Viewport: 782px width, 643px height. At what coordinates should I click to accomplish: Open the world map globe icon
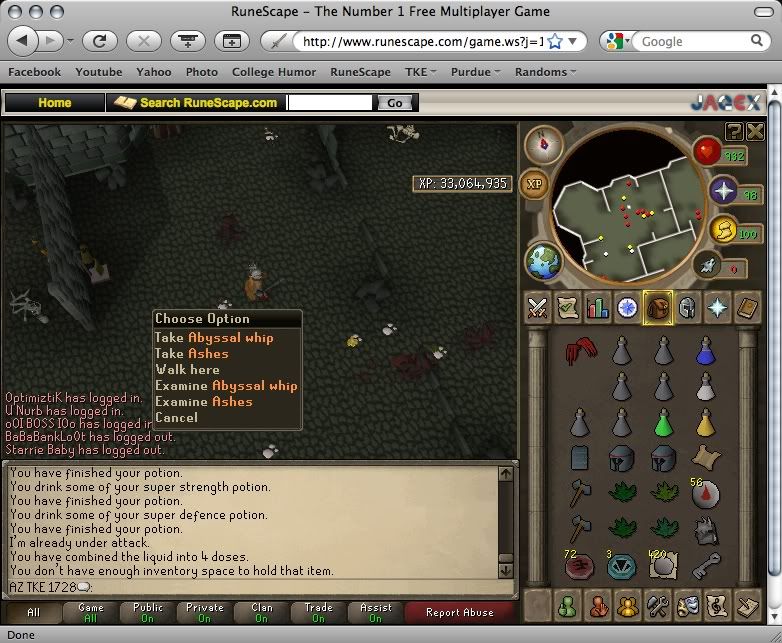click(x=543, y=261)
